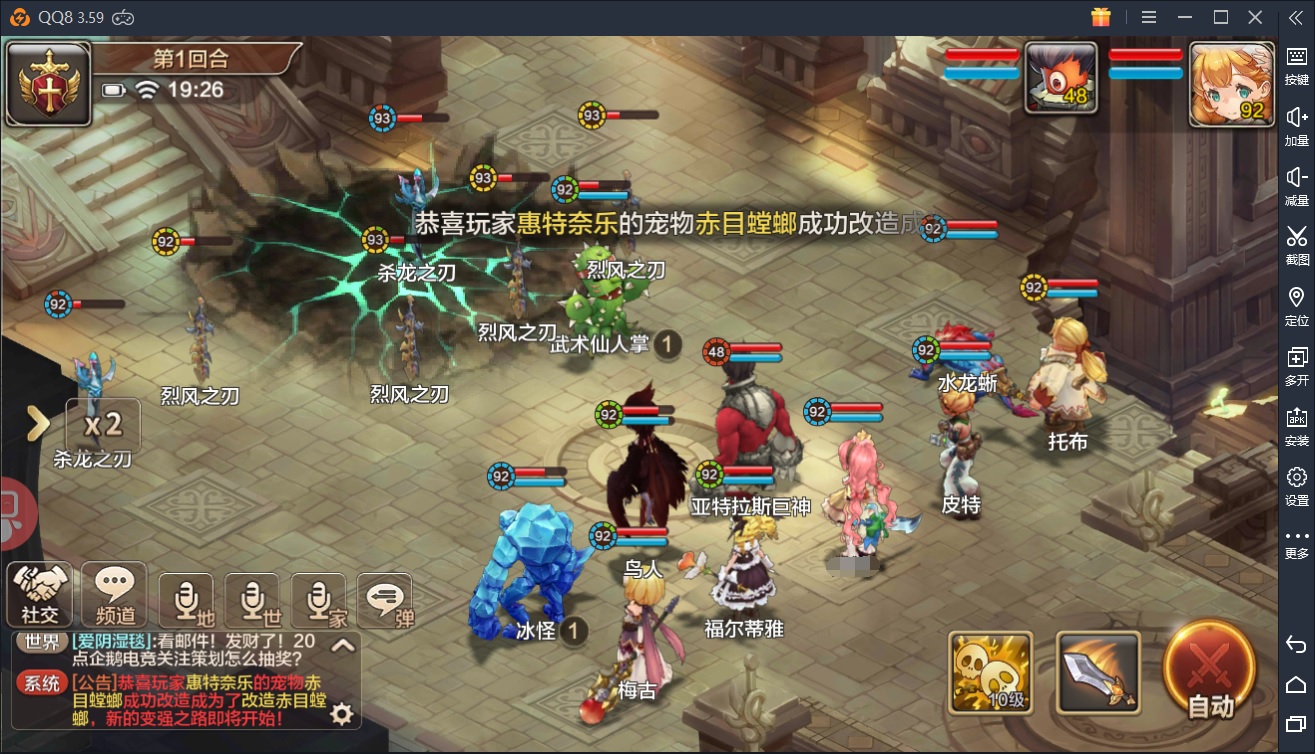Expand the chat log with the up arrow
1315x754 pixels.
coord(343,645)
